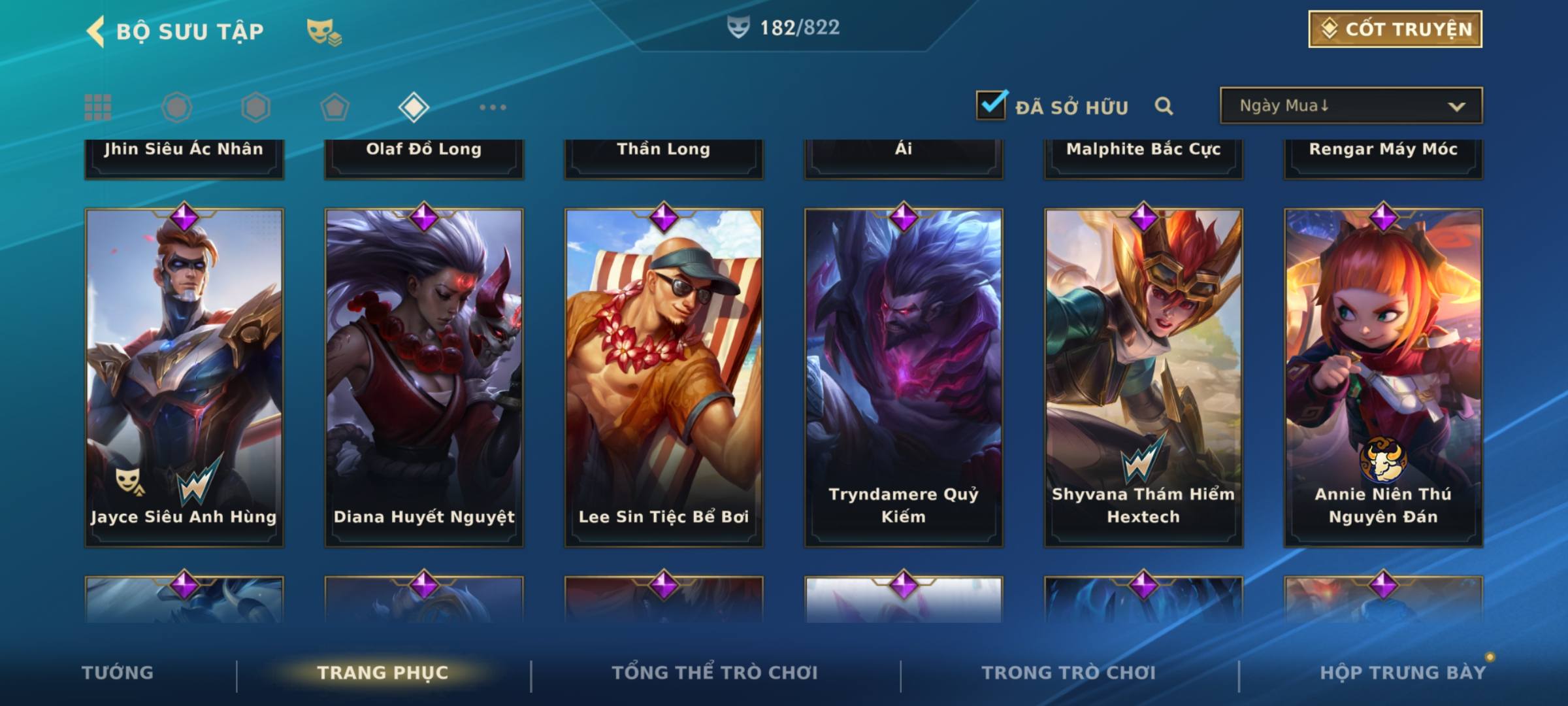Screen dimensions: 1568x706
Task: Switch to Tổng Thể Trò Chơi tab
Action: click(x=715, y=673)
